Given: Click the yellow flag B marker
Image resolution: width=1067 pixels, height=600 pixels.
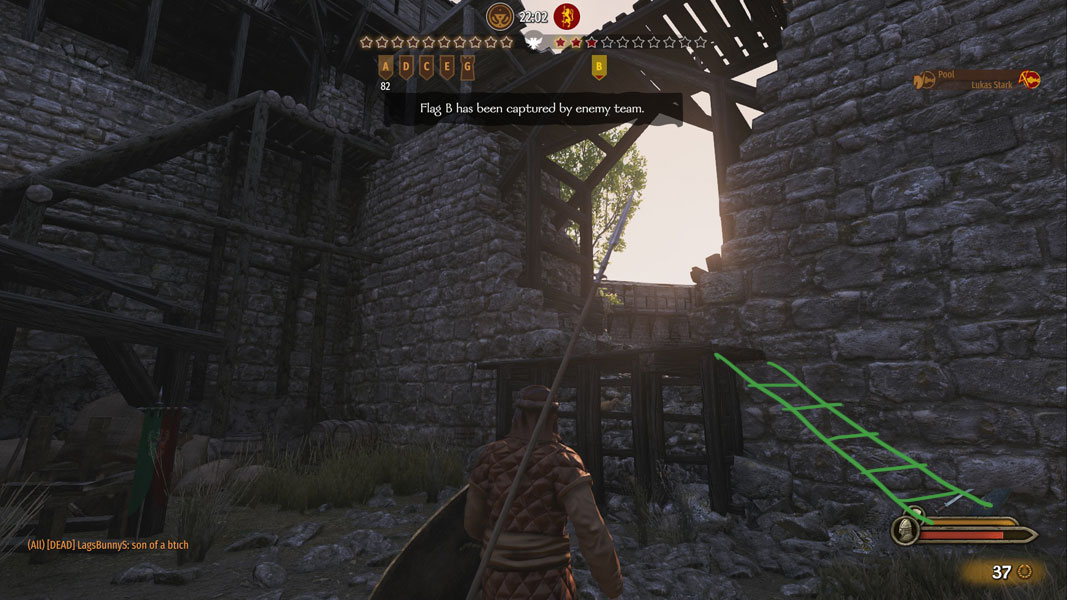Looking at the screenshot, I should click(x=599, y=67).
